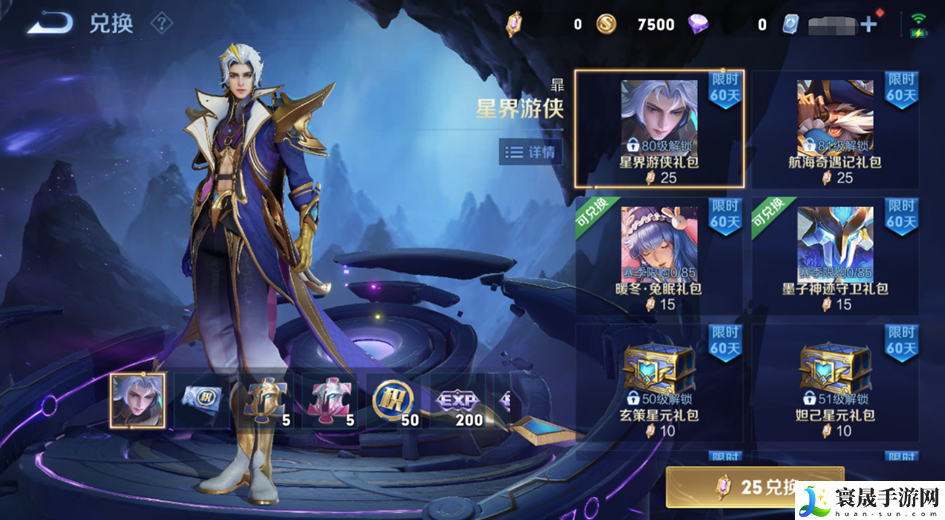Screen dimensions: 945x520
Task: Inspect the pink item reward showing 5
Action: [330, 401]
